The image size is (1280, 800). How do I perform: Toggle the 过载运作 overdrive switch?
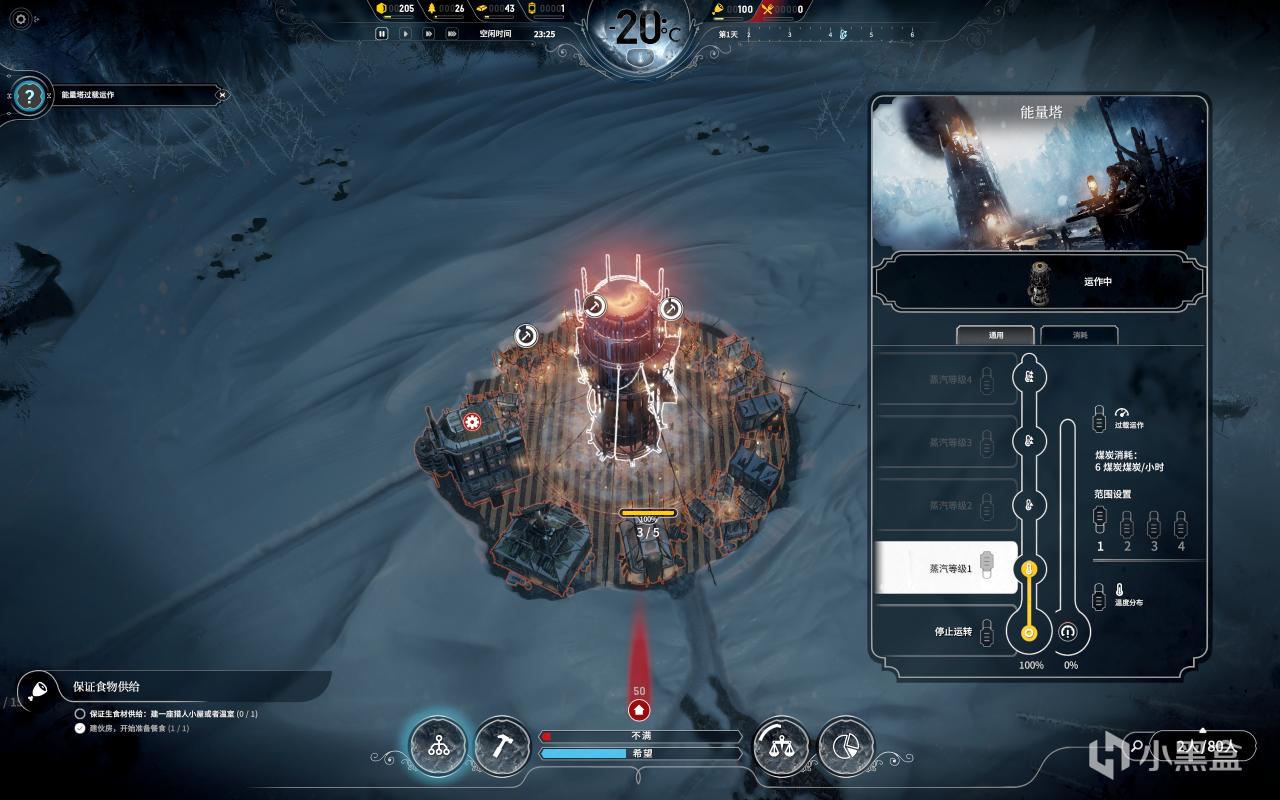click(x=1100, y=417)
